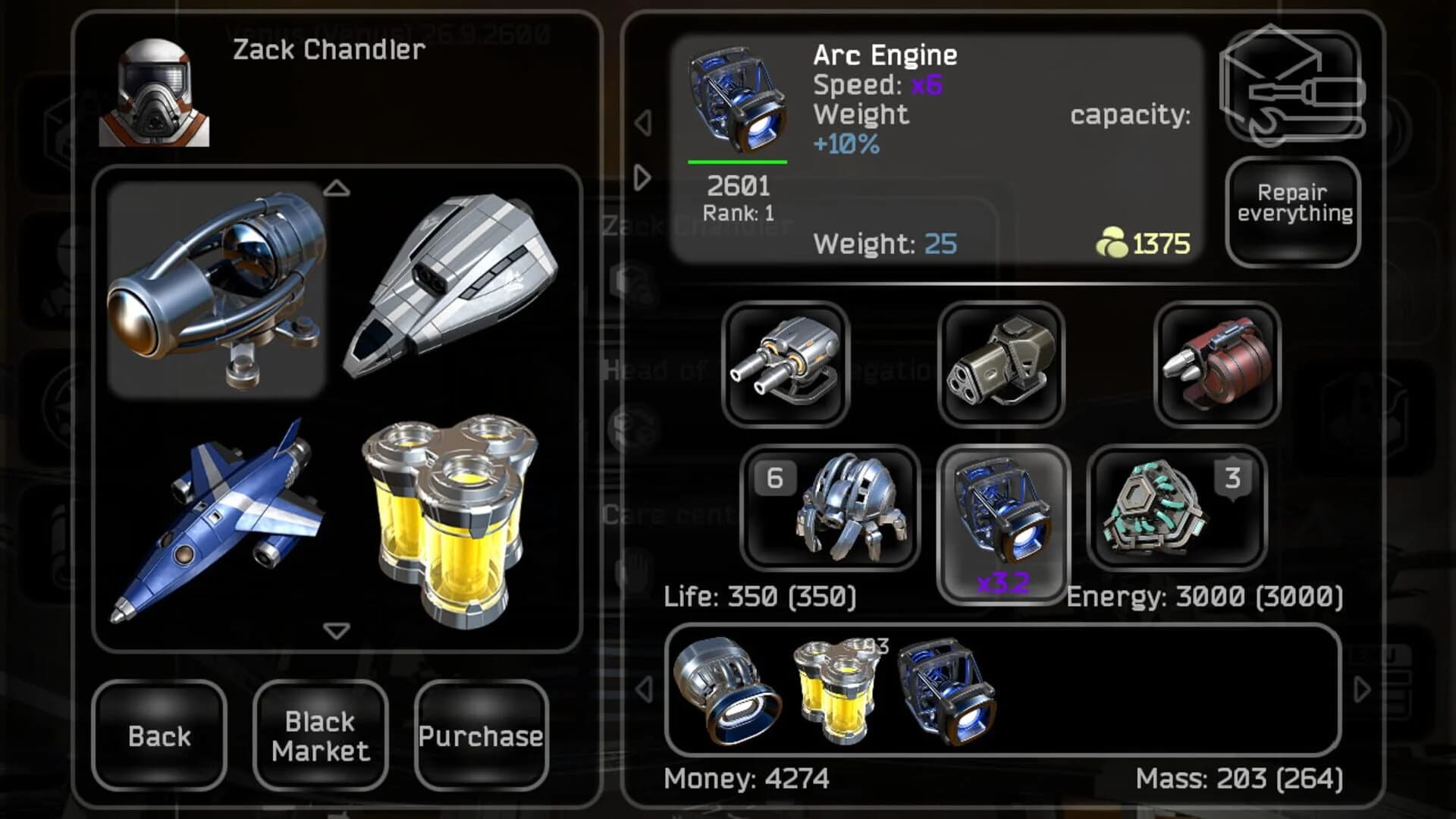
Task: Click the green durability bar under Arc Engine
Action: pos(737,162)
